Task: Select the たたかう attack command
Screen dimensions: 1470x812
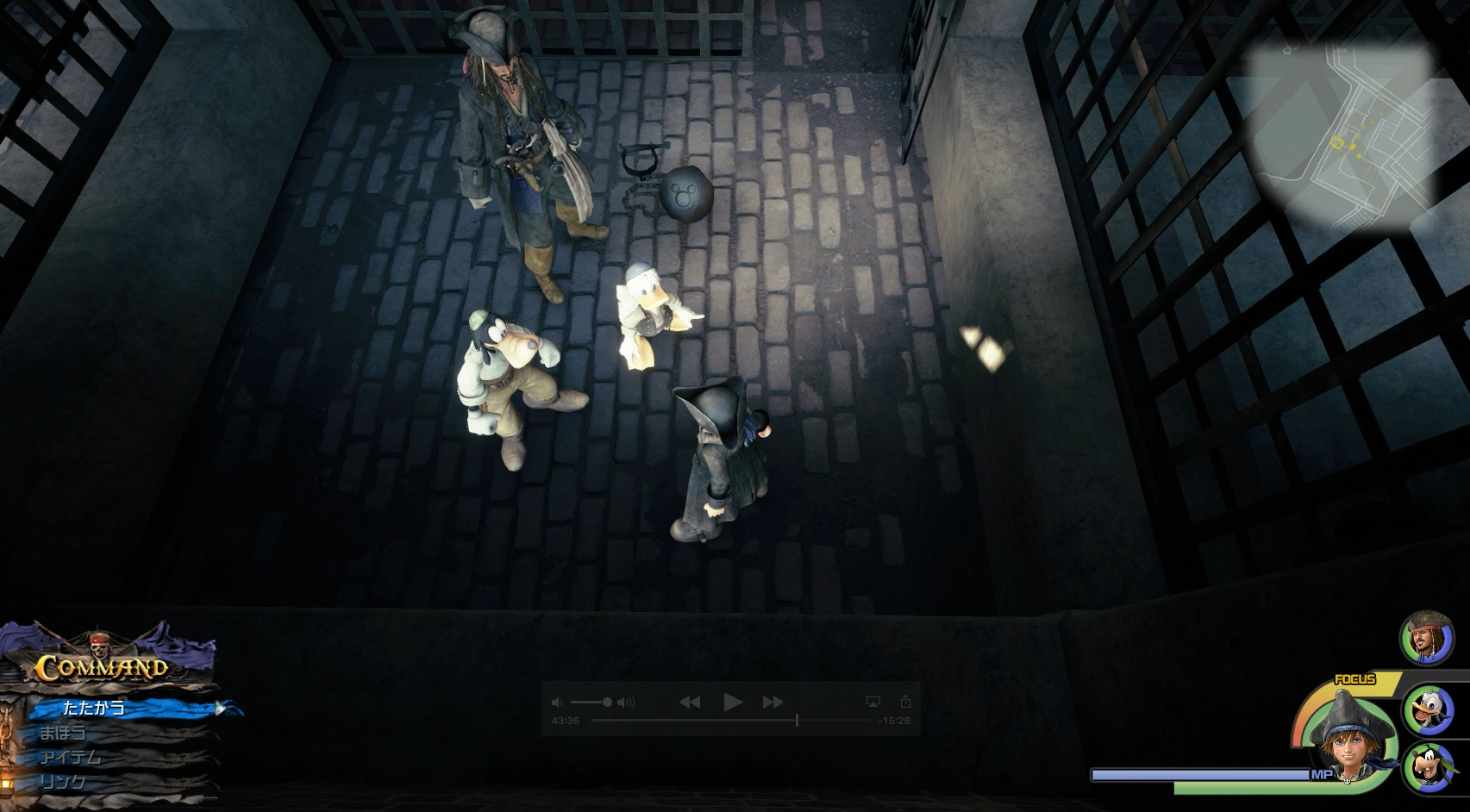Action: [95, 708]
